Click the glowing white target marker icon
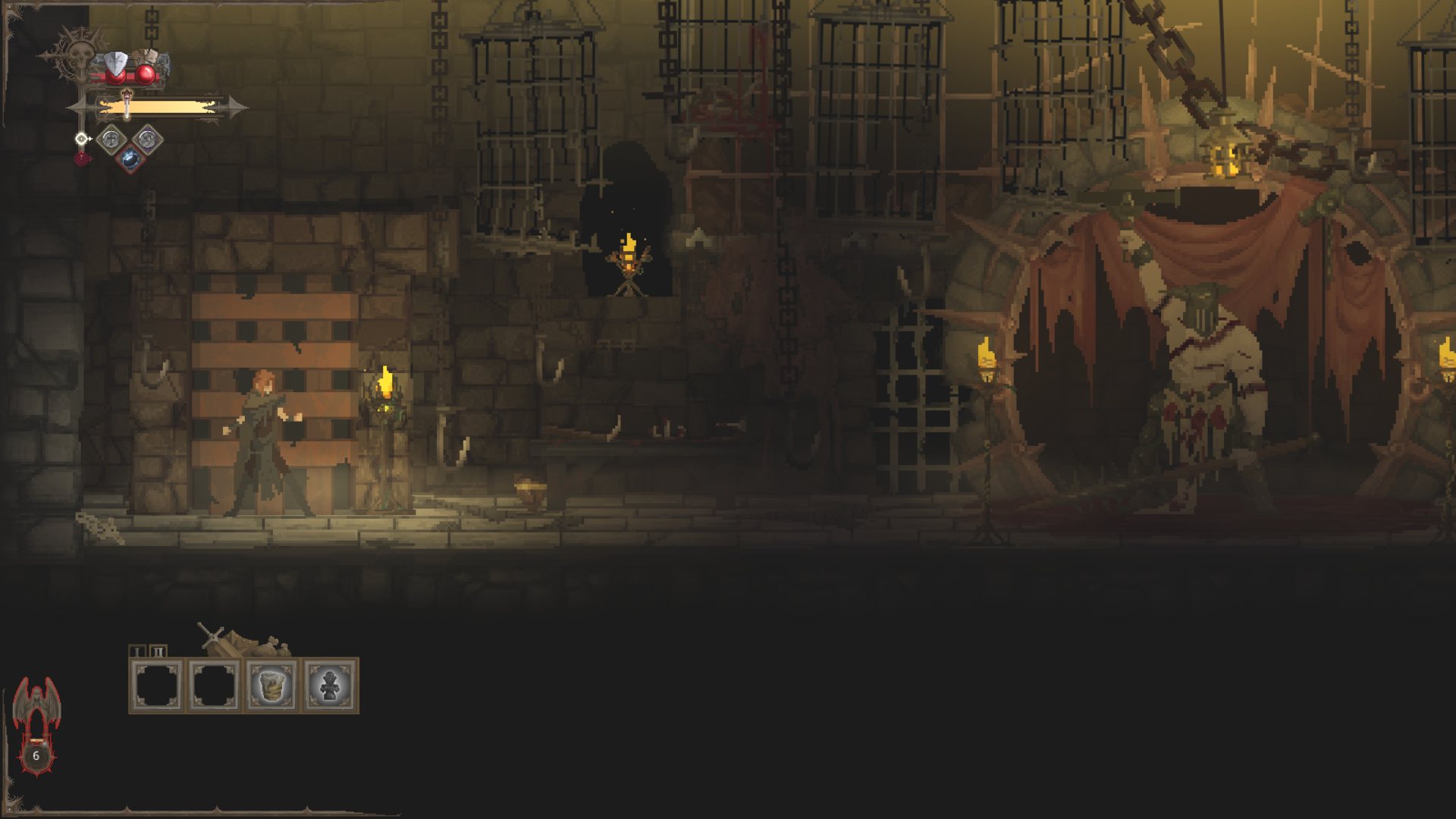This screenshot has width=1456, height=819. click(x=81, y=139)
